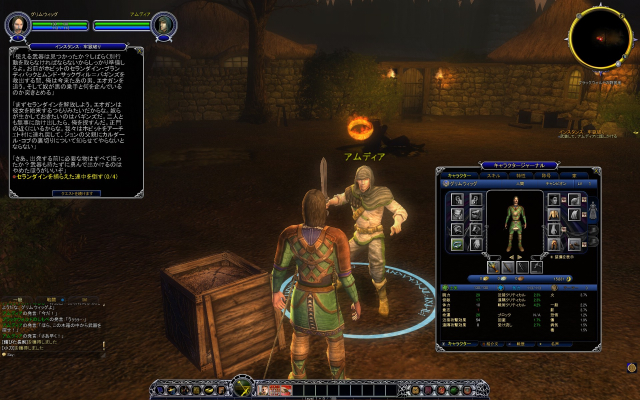Select the equipped sword weapon slot
Image resolution: width=640 pixels, height=400 pixels.
coord(494,267)
